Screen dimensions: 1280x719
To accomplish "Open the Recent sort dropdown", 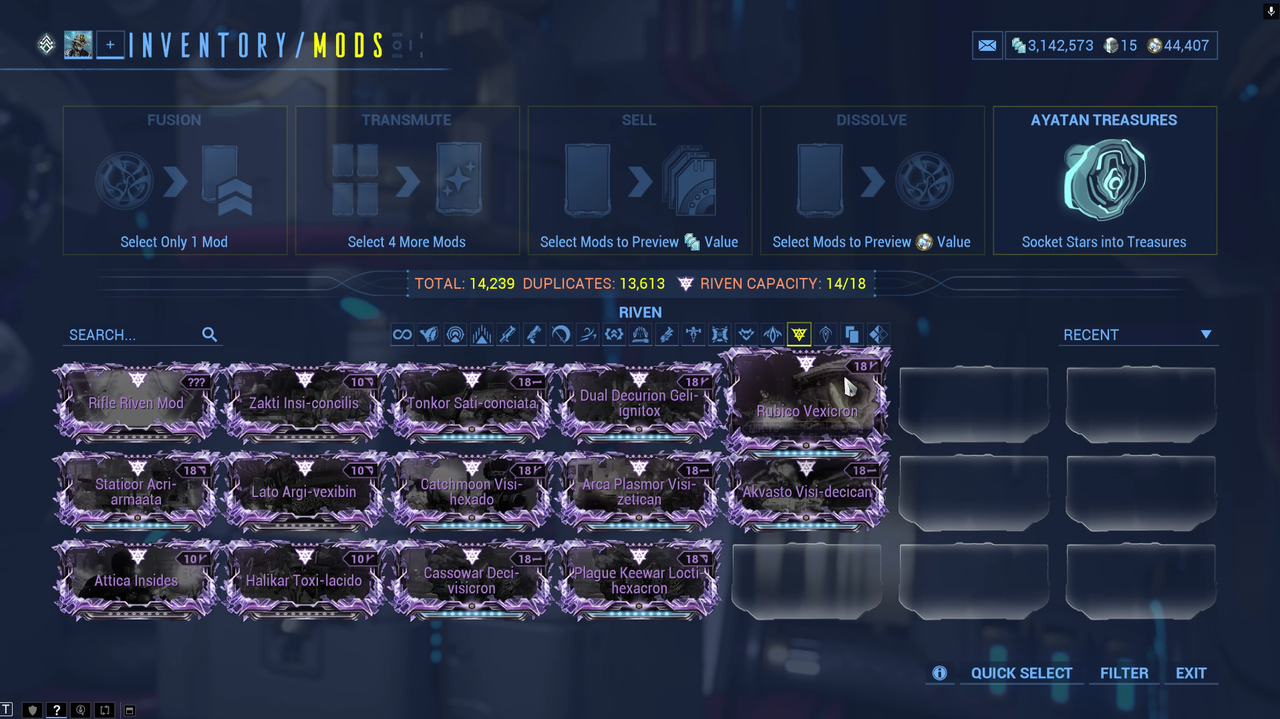I will click(1138, 335).
